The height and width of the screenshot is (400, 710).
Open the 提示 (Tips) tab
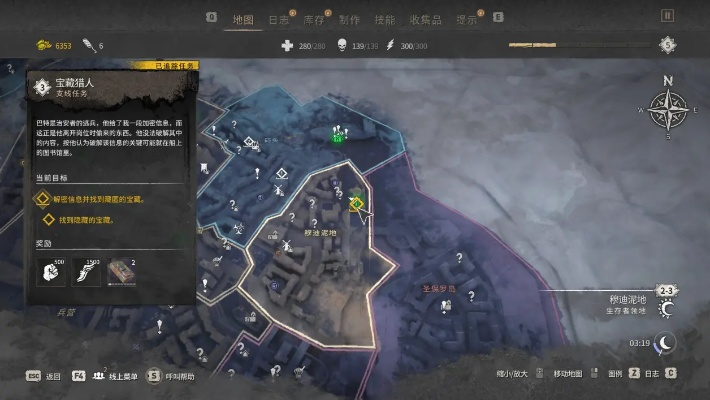coord(466,19)
